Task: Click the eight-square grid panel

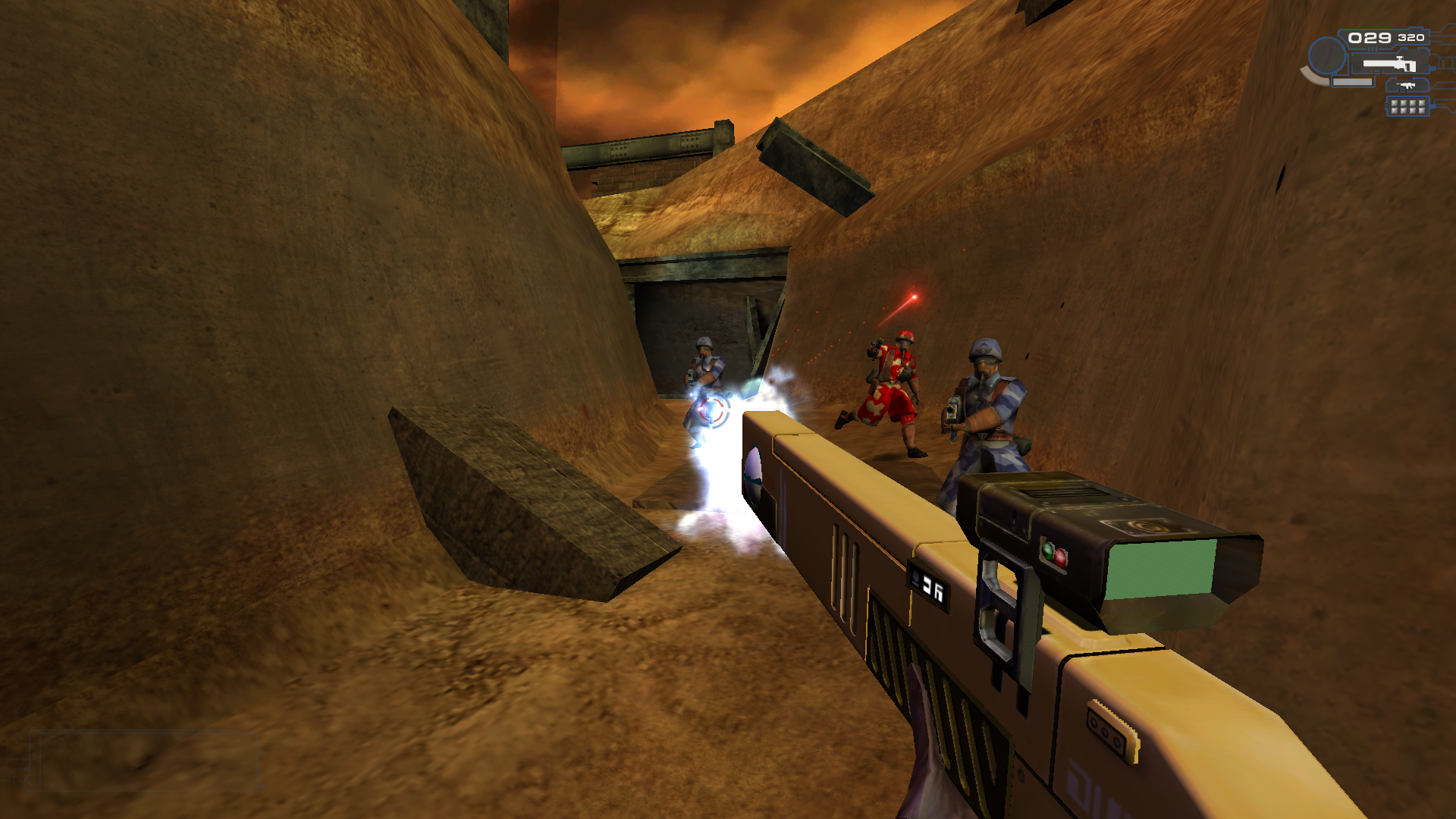Action: click(1407, 107)
